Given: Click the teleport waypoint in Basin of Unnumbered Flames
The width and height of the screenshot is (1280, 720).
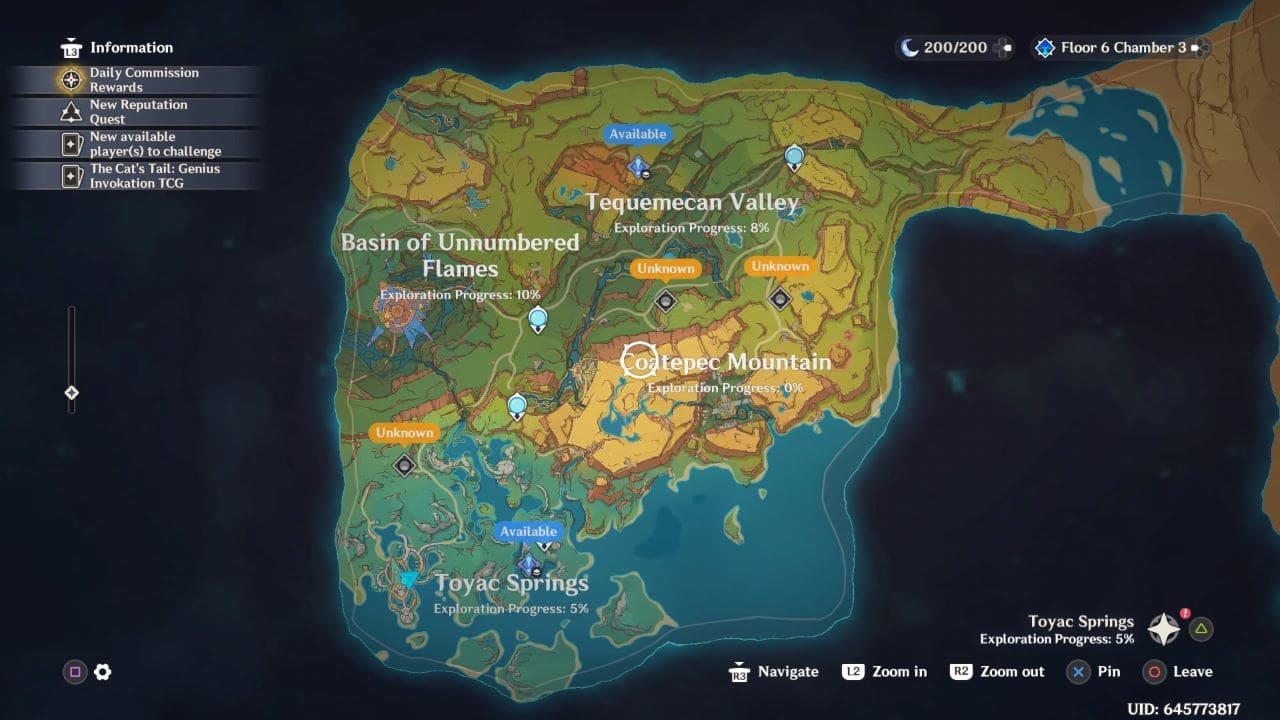Looking at the screenshot, I should click(x=538, y=317).
